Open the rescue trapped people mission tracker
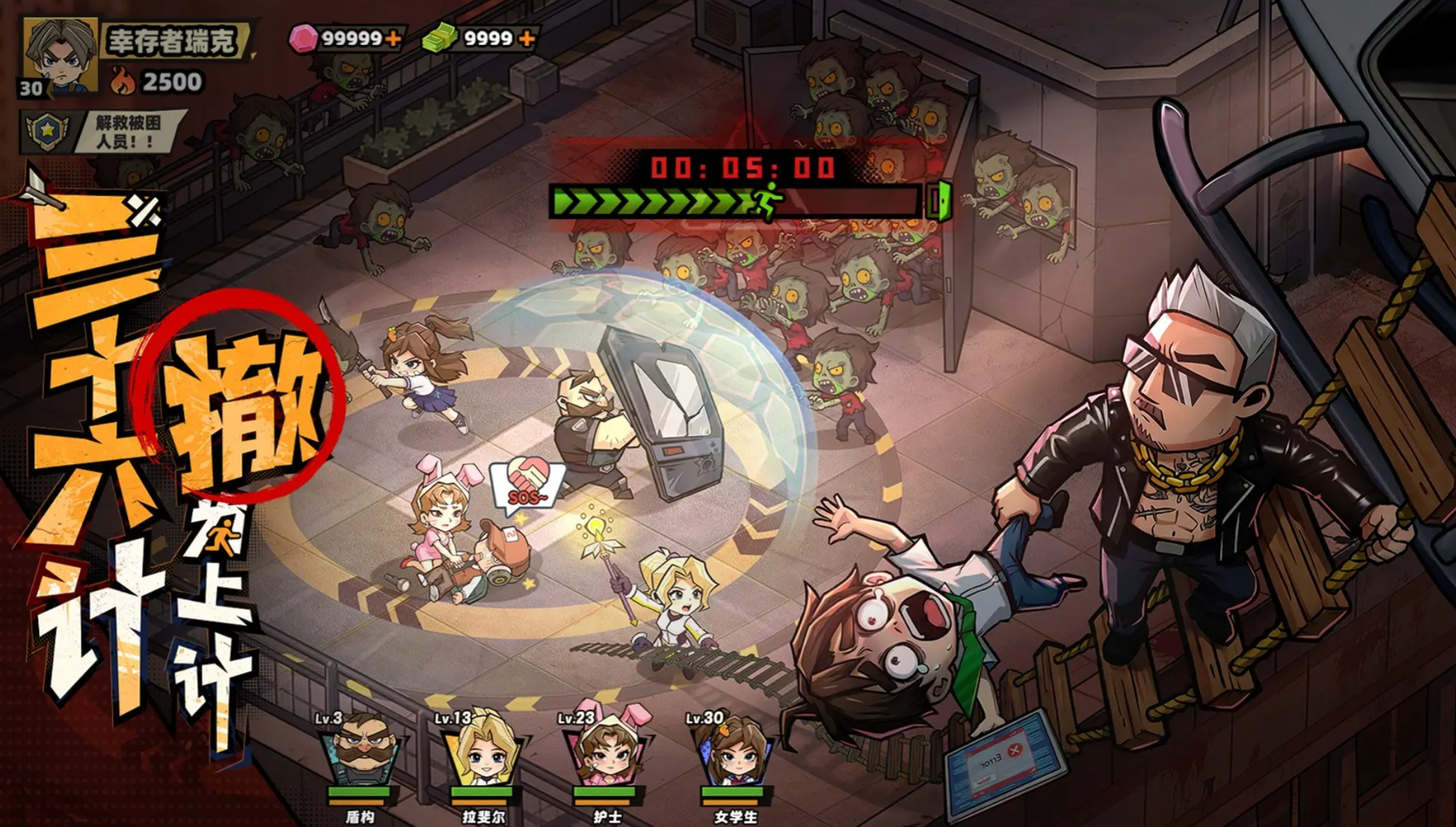Image resolution: width=1456 pixels, height=827 pixels. coord(103,131)
